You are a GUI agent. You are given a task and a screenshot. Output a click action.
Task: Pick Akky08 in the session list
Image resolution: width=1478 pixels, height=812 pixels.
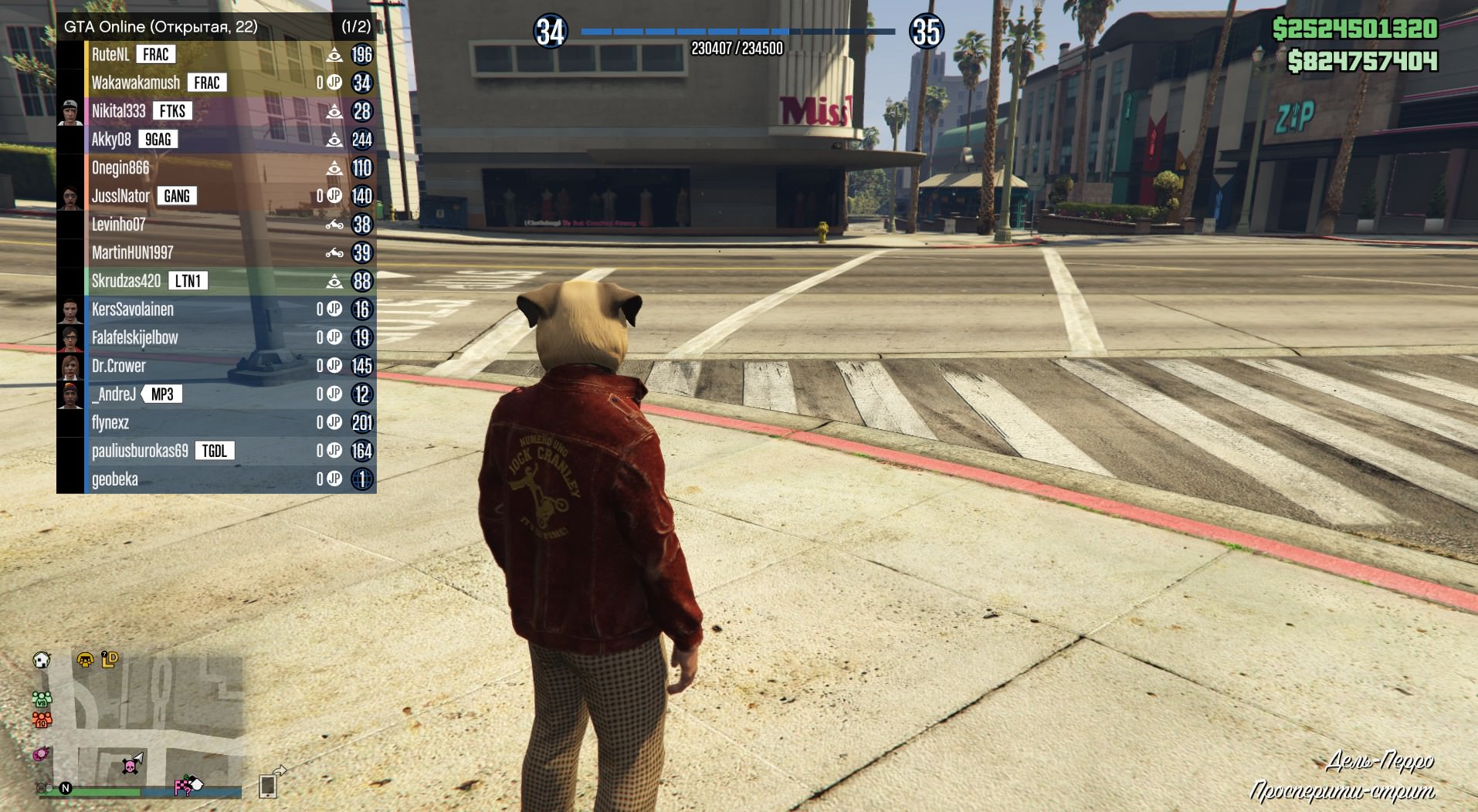111,140
